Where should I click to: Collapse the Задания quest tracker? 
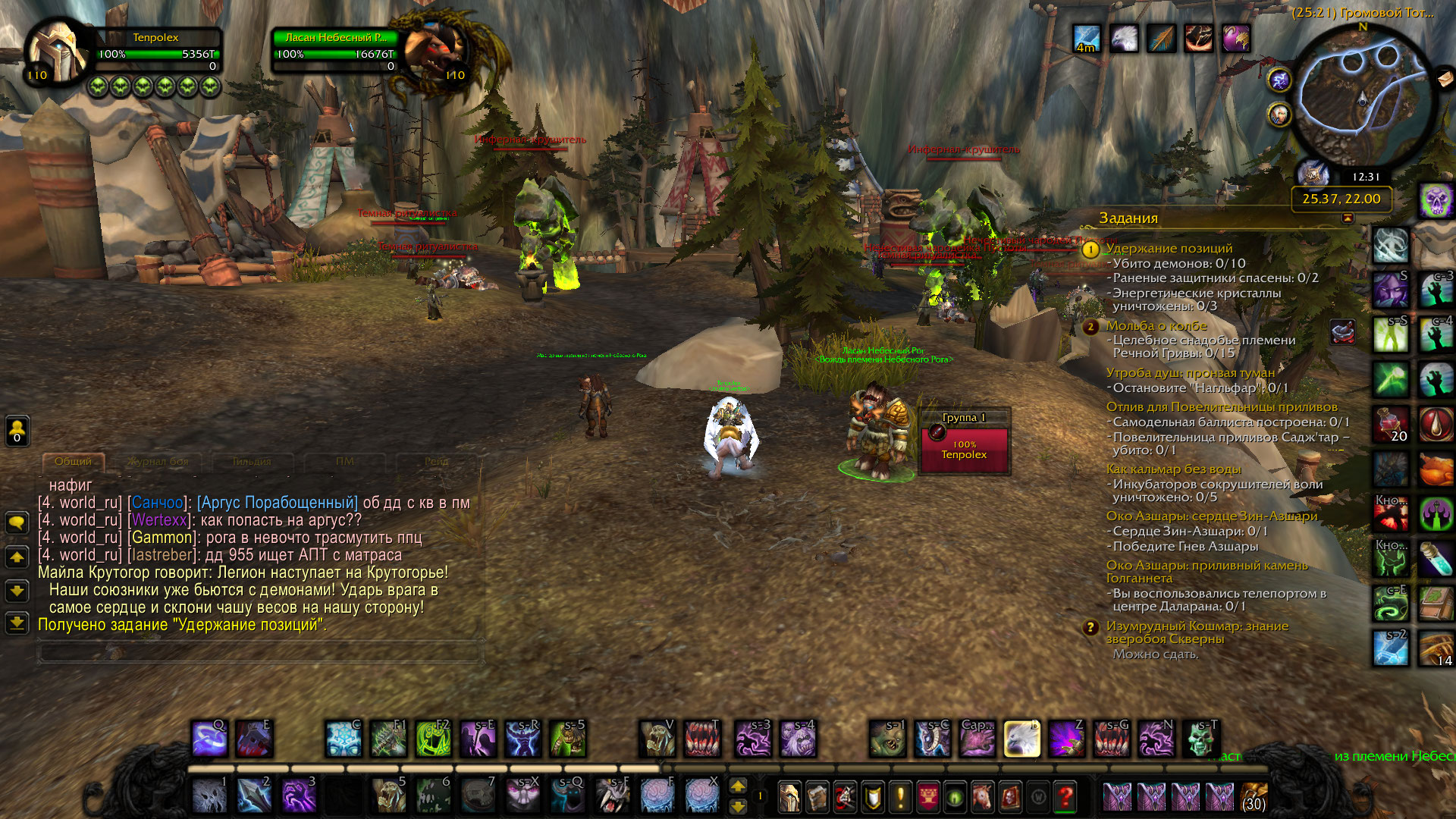tap(1348, 218)
